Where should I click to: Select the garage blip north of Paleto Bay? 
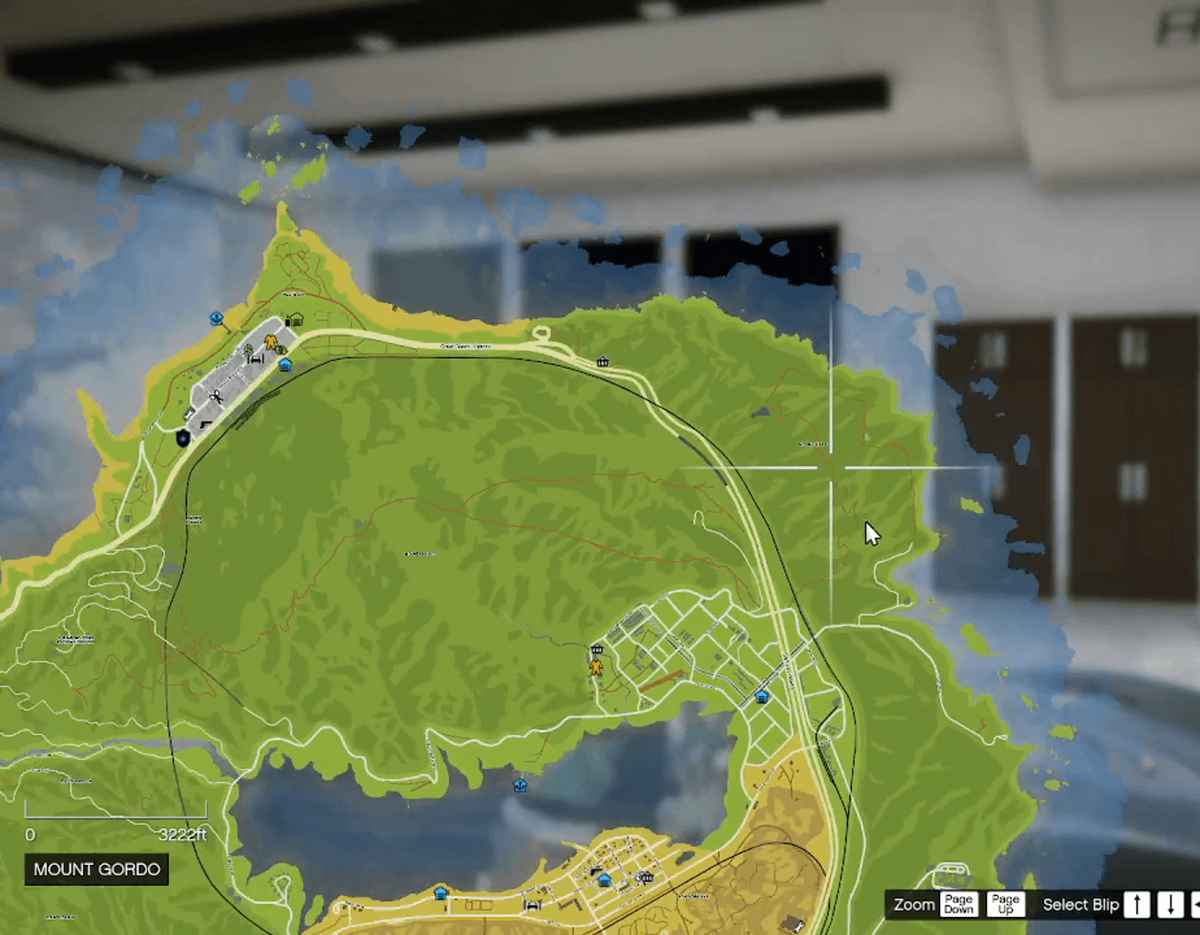point(295,320)
